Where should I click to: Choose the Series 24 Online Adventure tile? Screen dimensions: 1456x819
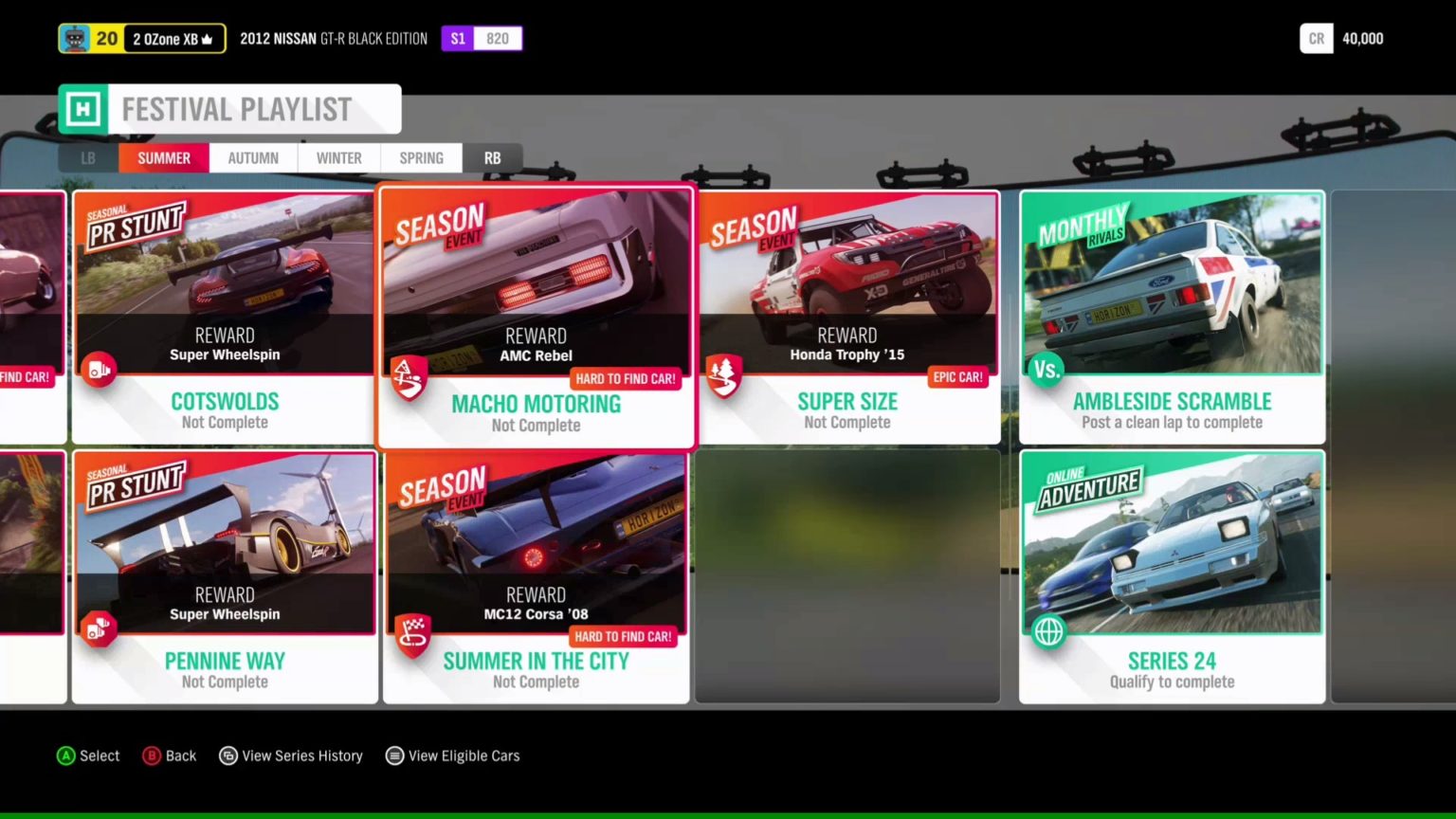(1172, 576)
